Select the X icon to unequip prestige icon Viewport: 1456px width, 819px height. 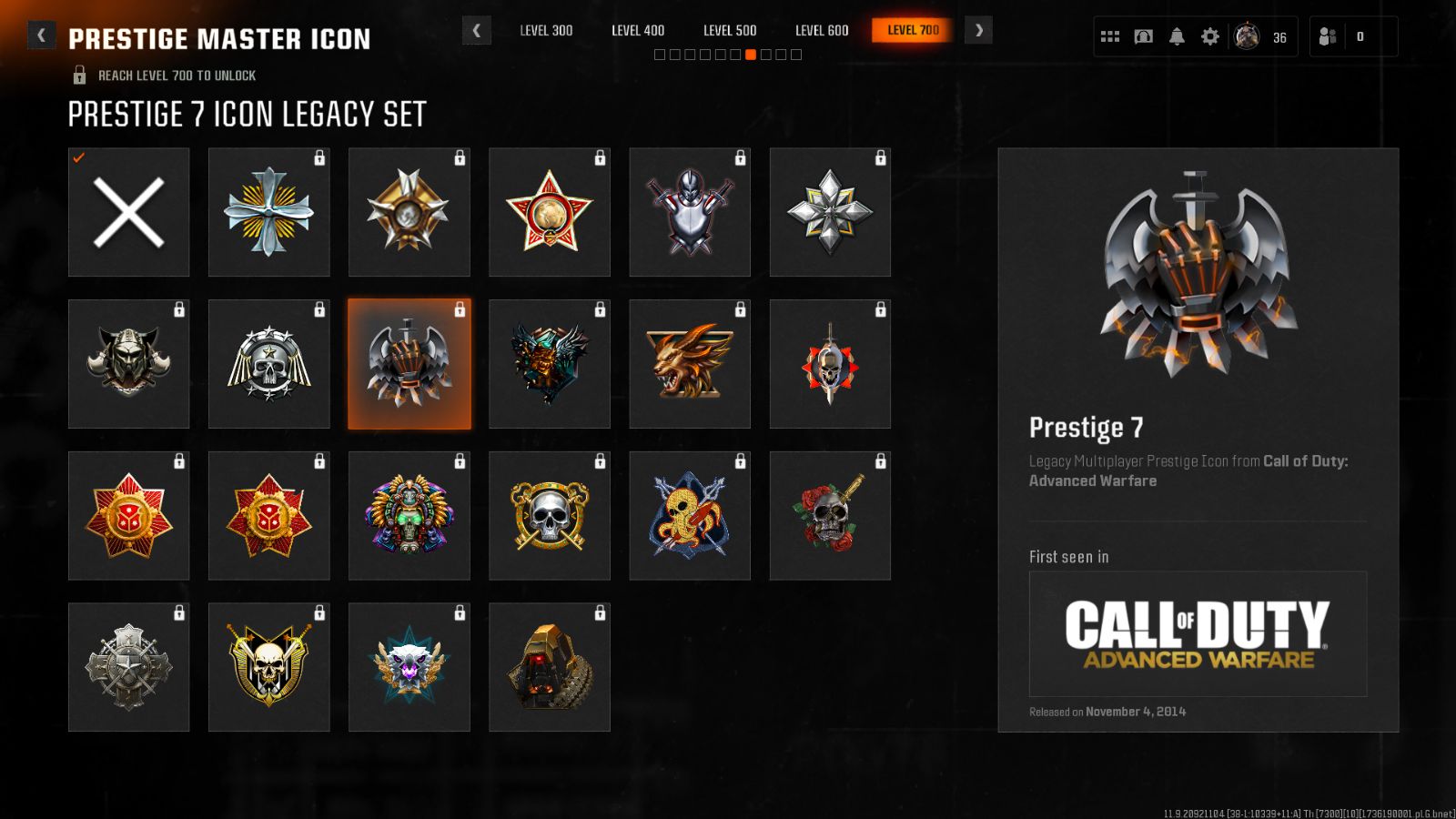pos(128,211)
